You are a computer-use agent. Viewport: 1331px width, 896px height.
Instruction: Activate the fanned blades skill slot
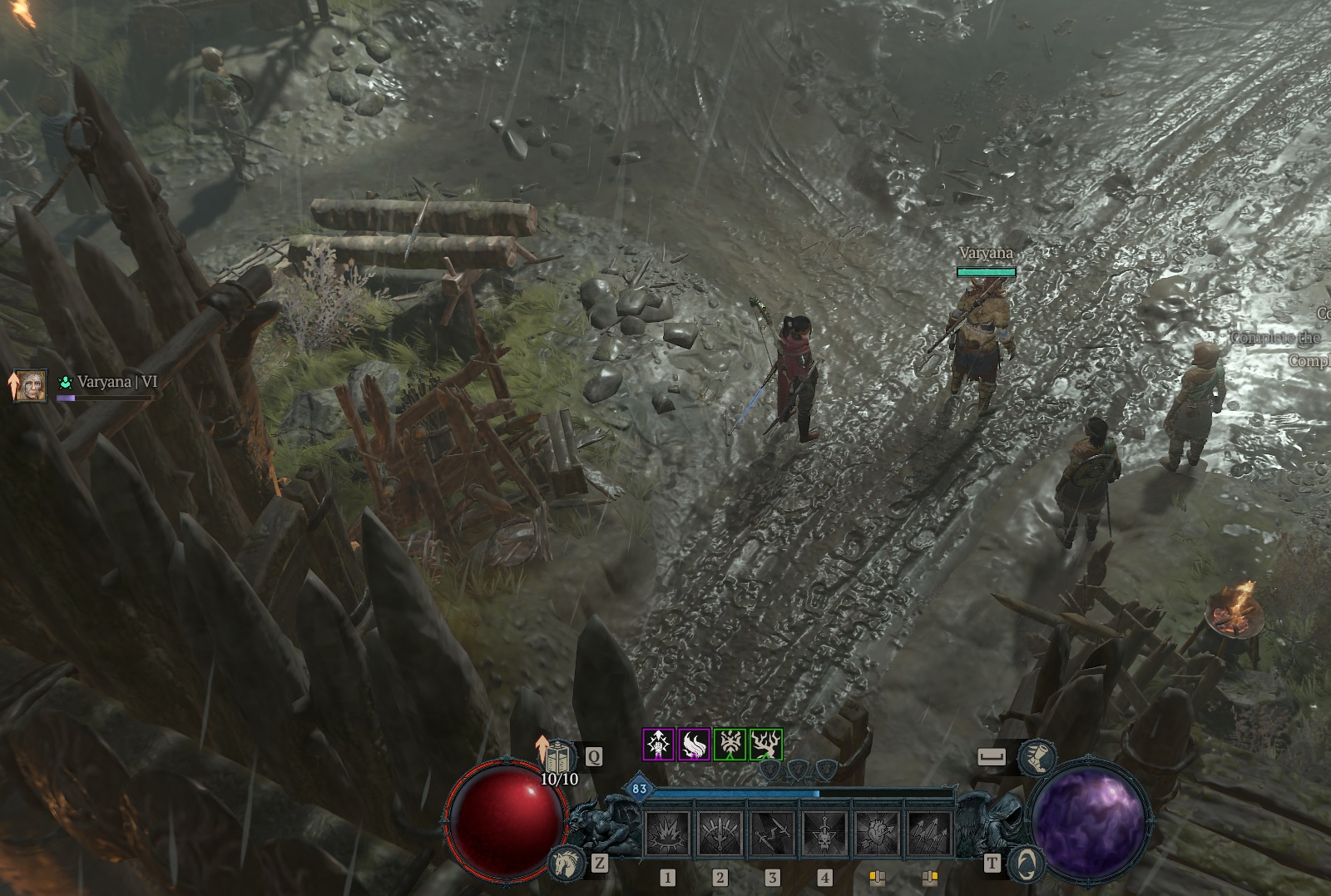pos(720,833)
